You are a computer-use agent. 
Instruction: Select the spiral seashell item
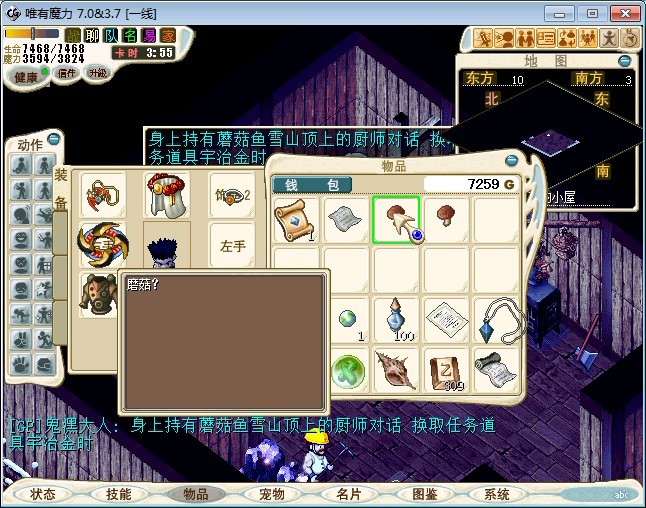397,369
